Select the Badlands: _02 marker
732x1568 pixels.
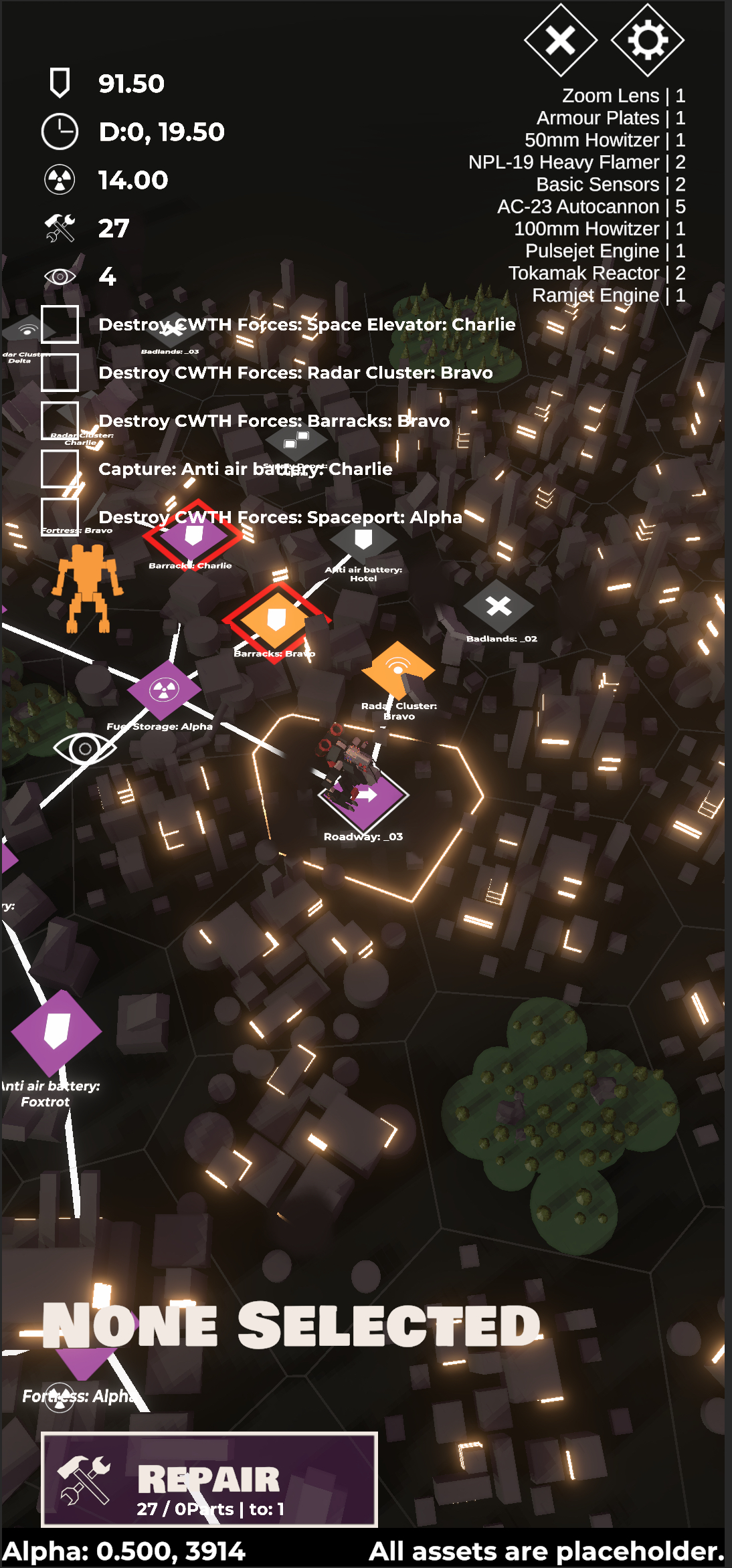(x=498, y=607)
